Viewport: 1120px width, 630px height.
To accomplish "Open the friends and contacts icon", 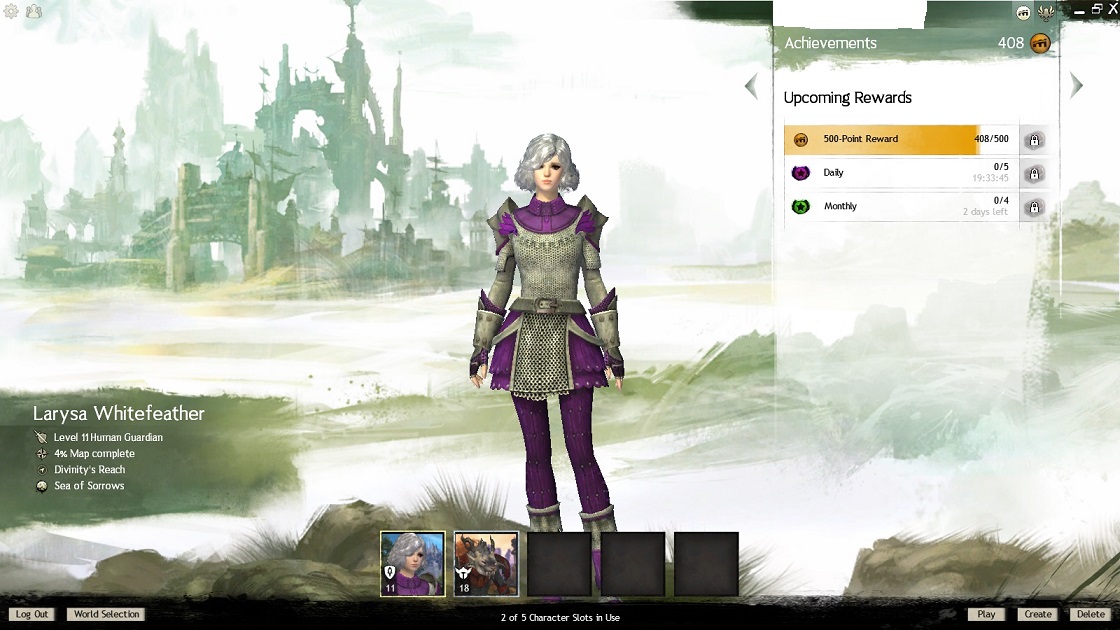I will [34, 12].
